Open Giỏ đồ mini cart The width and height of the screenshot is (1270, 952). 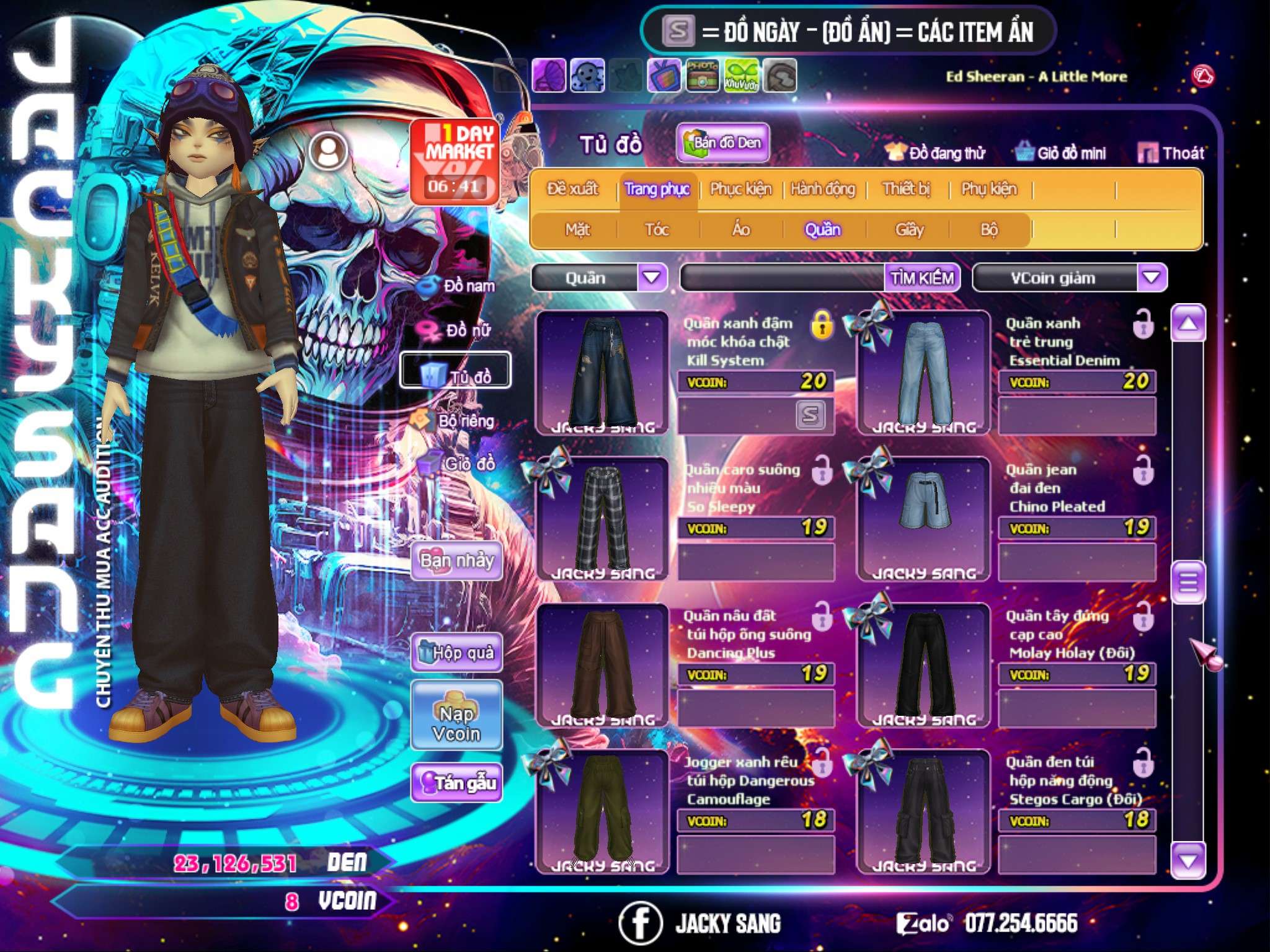pyautogui.click(x=1061, y=152)
